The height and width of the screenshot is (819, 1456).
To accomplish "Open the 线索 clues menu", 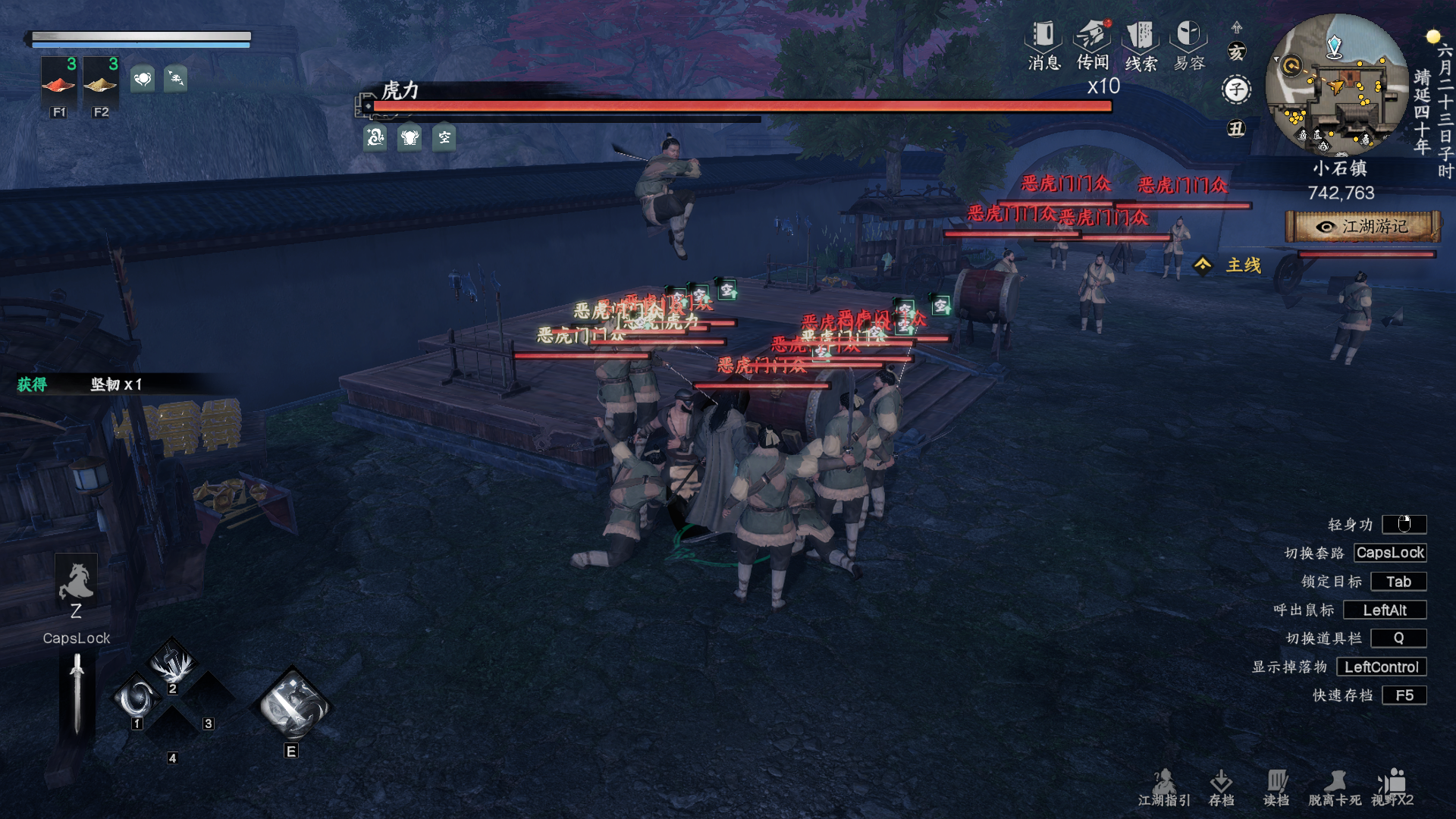I will point(1141,45).
